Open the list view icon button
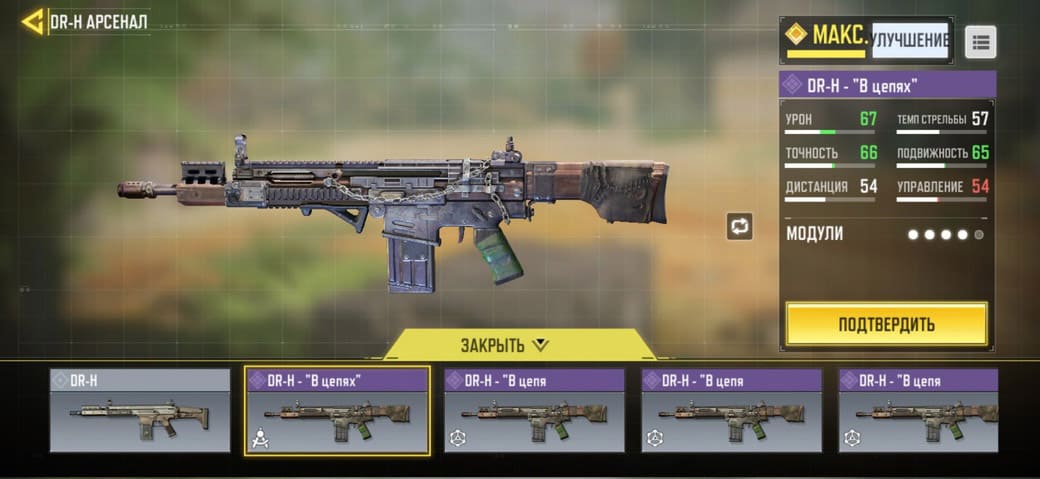The image size is (1040, 479). point(980,42)
